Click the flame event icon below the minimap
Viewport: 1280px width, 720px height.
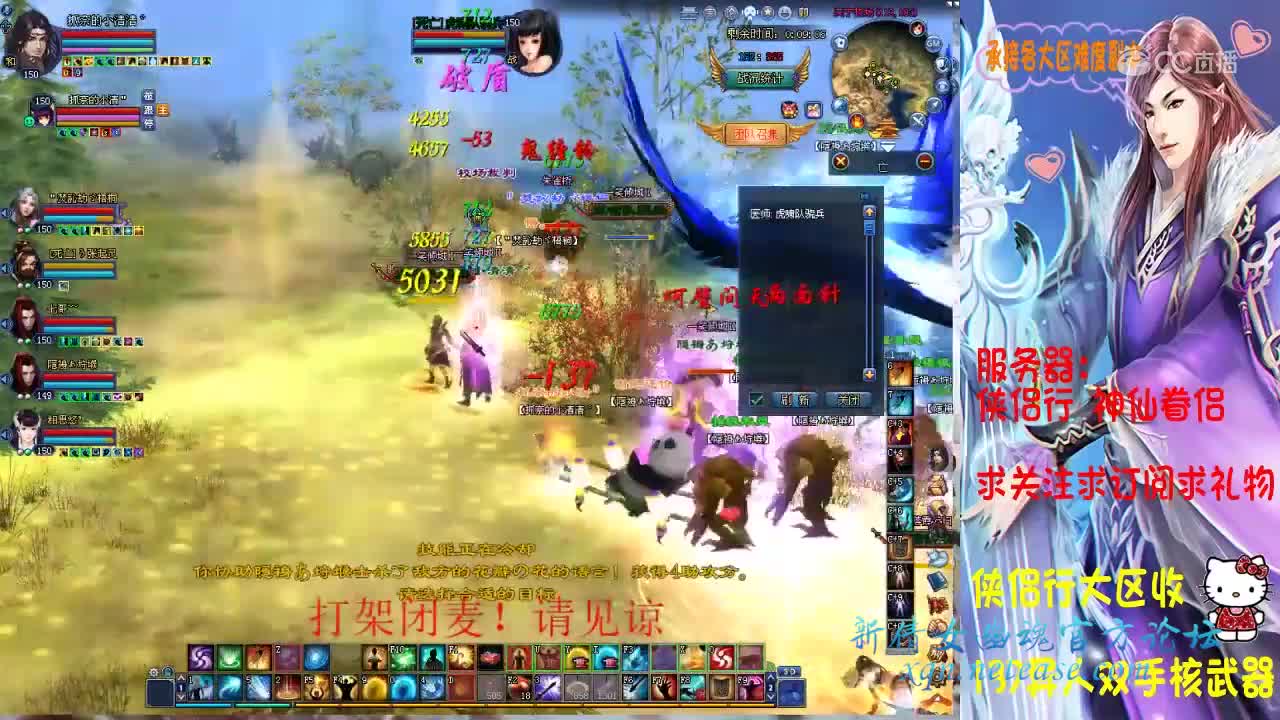click(x=856, y=120)
